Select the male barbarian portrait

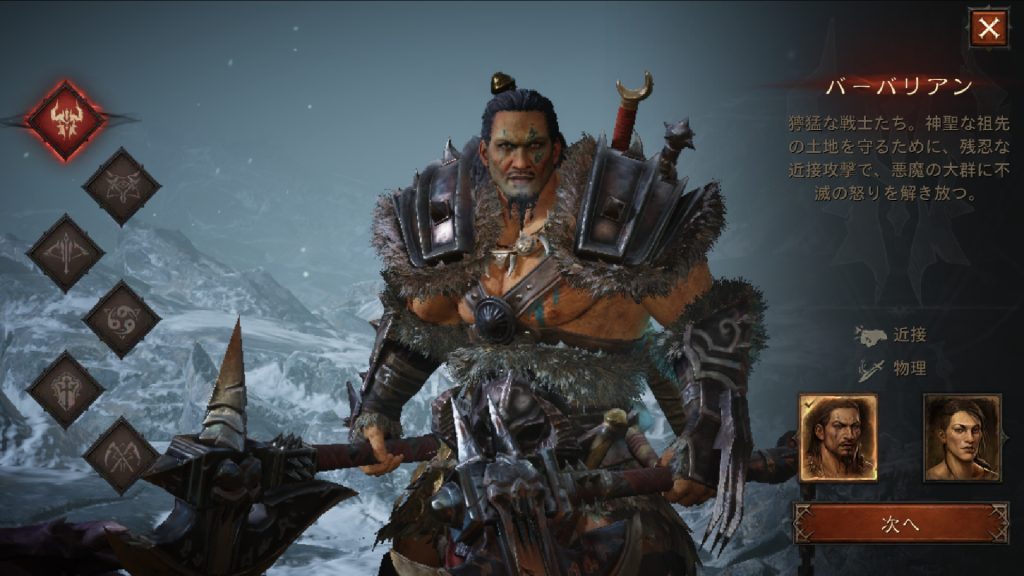(x=838, y=437)
